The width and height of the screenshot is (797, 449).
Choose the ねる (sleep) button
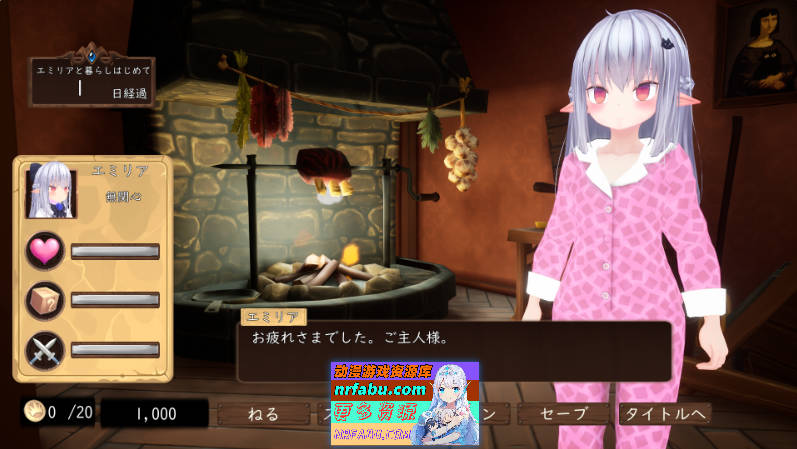coord(265,413)
